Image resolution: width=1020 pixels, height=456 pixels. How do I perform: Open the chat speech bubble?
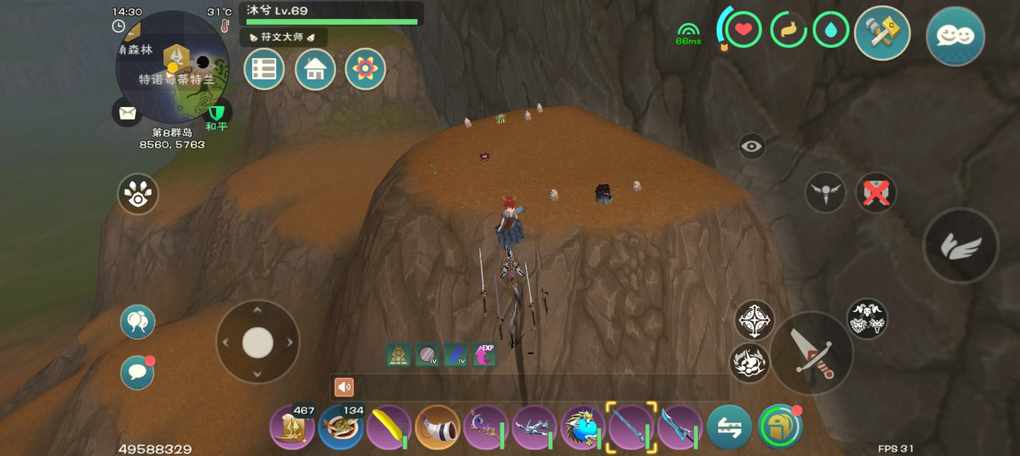(x=137, y=372)
